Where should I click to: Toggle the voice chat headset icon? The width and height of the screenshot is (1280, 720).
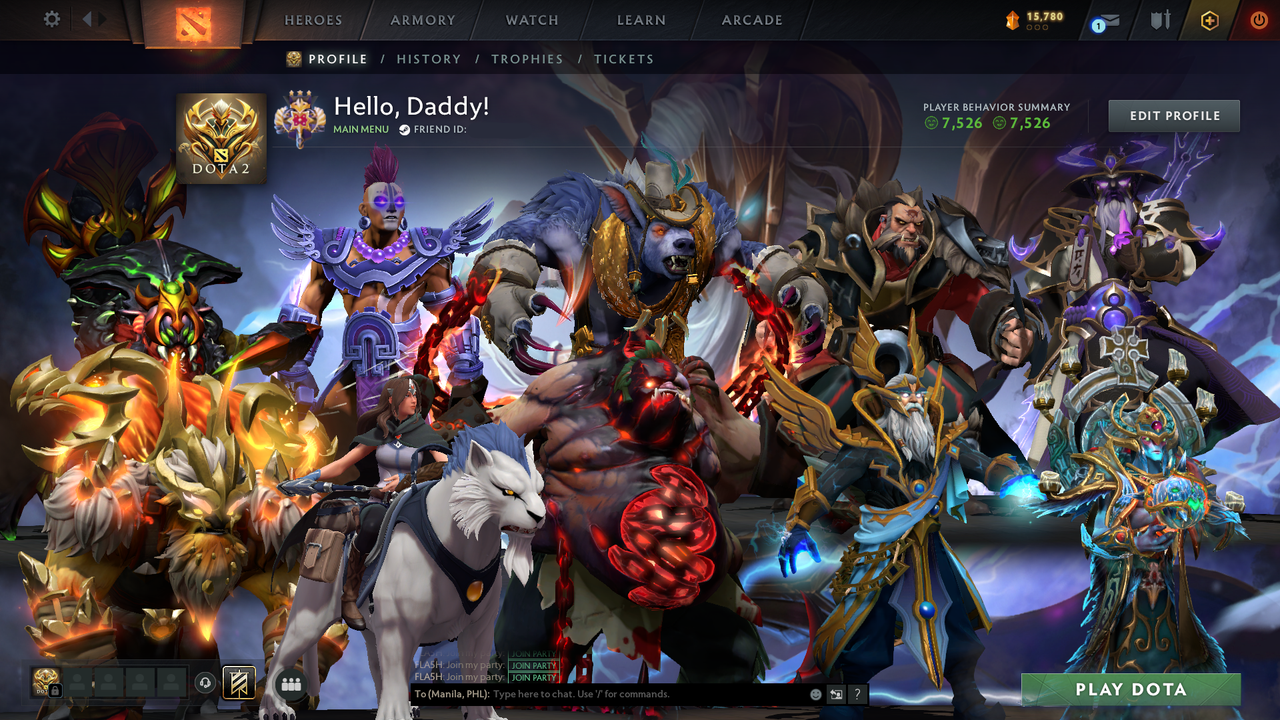coord(204,682)
